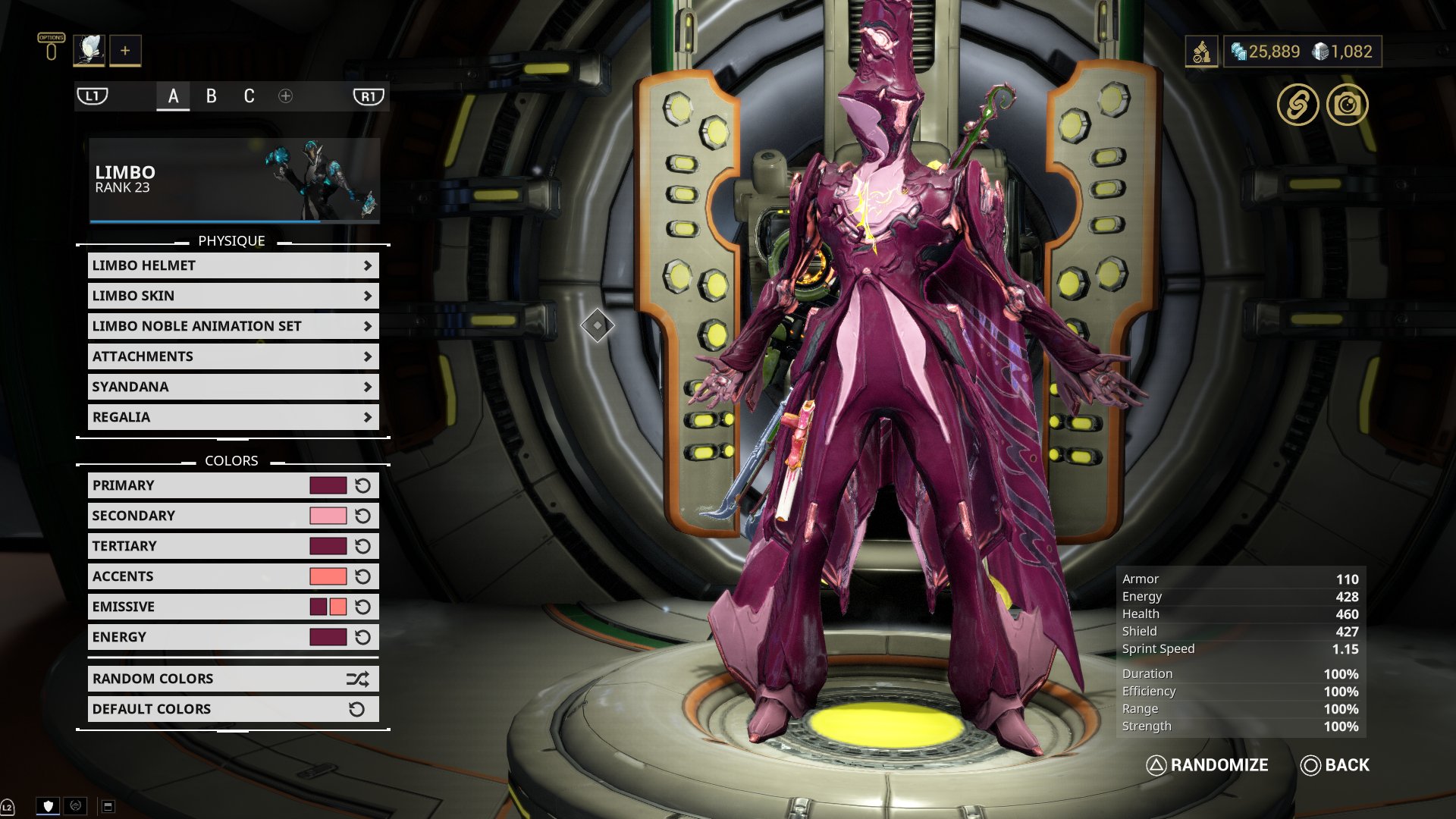The width and height of the screenshot is (1456, 819).
Task: Restore Default Colors
Action: click(x=233, y=709)
